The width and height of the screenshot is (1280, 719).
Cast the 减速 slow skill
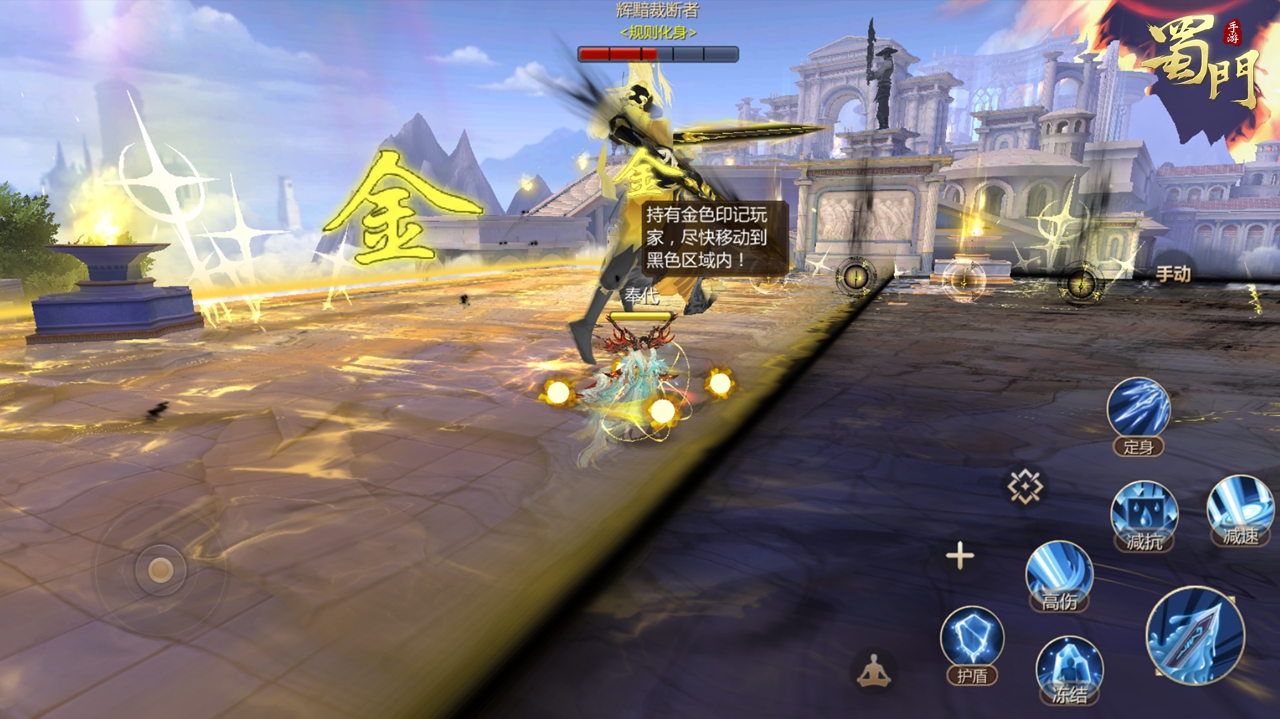[x=1240, y=506]
